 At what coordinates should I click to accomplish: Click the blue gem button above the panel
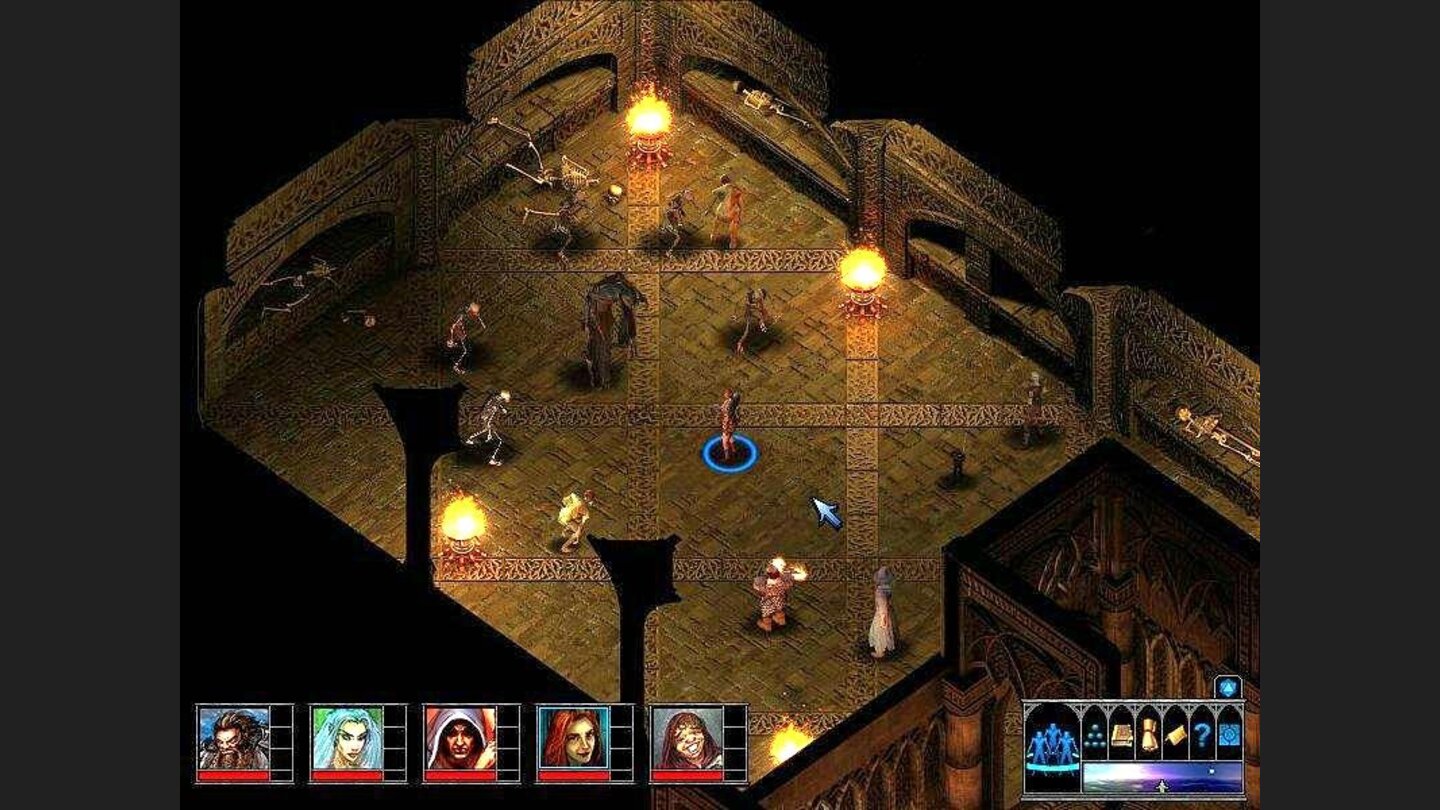pos(1227,688)
